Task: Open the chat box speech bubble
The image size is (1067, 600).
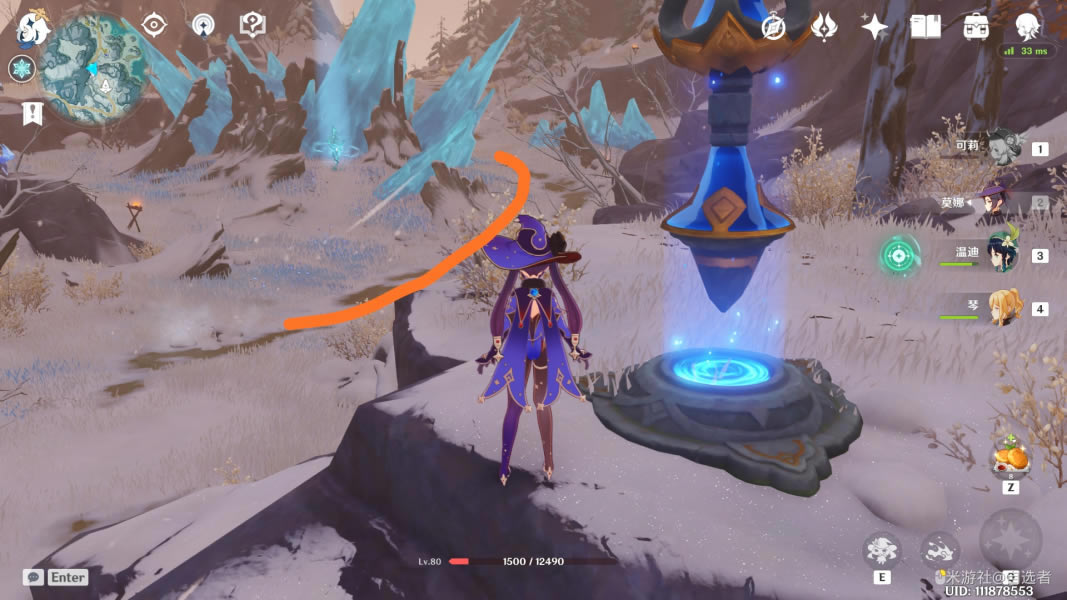Action: (x=33, y=577)
